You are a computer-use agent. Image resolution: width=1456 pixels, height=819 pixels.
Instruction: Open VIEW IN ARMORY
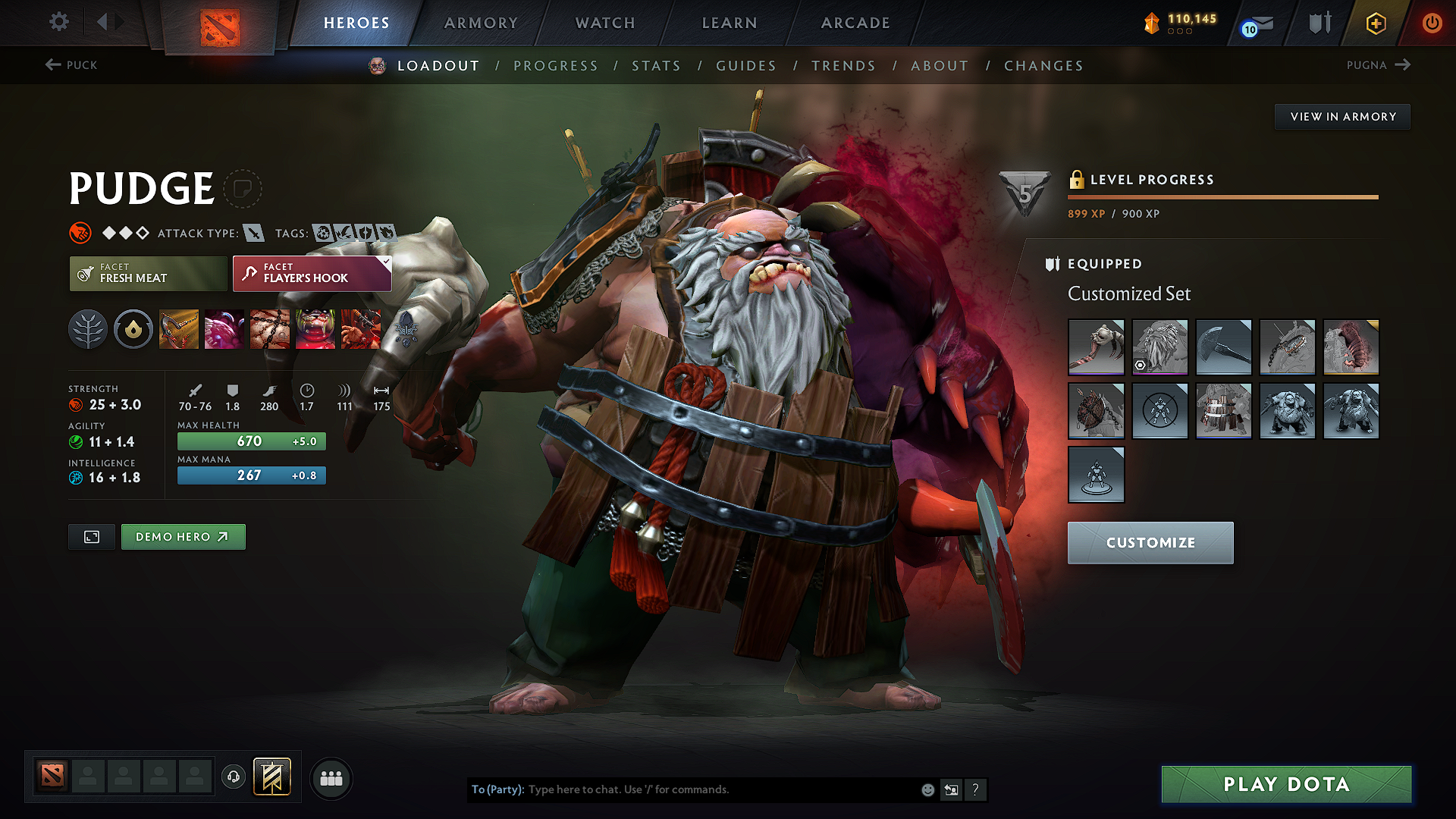coord(1342,116)
